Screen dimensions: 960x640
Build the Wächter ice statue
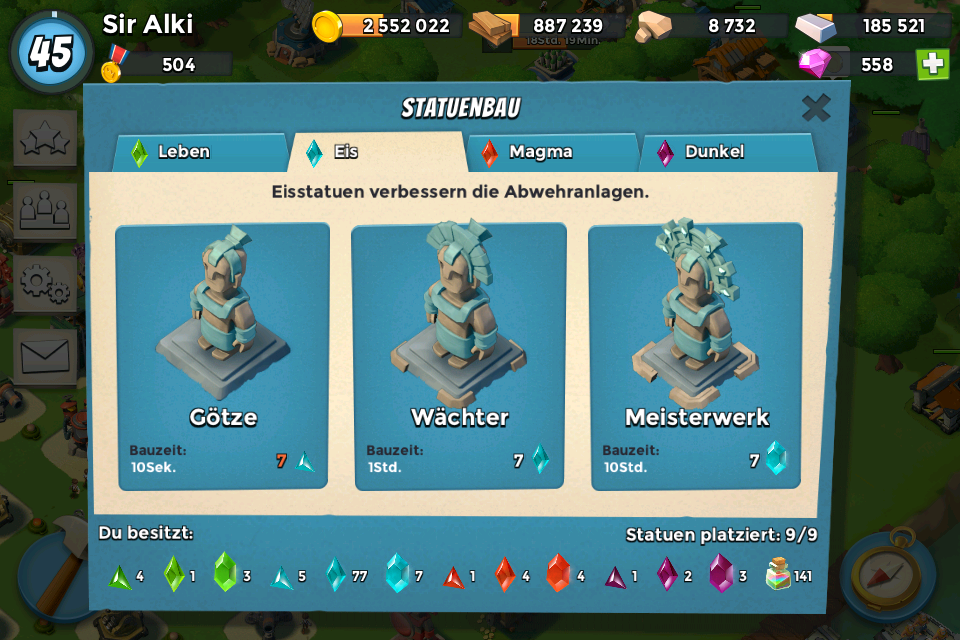[x=459, y=356]
